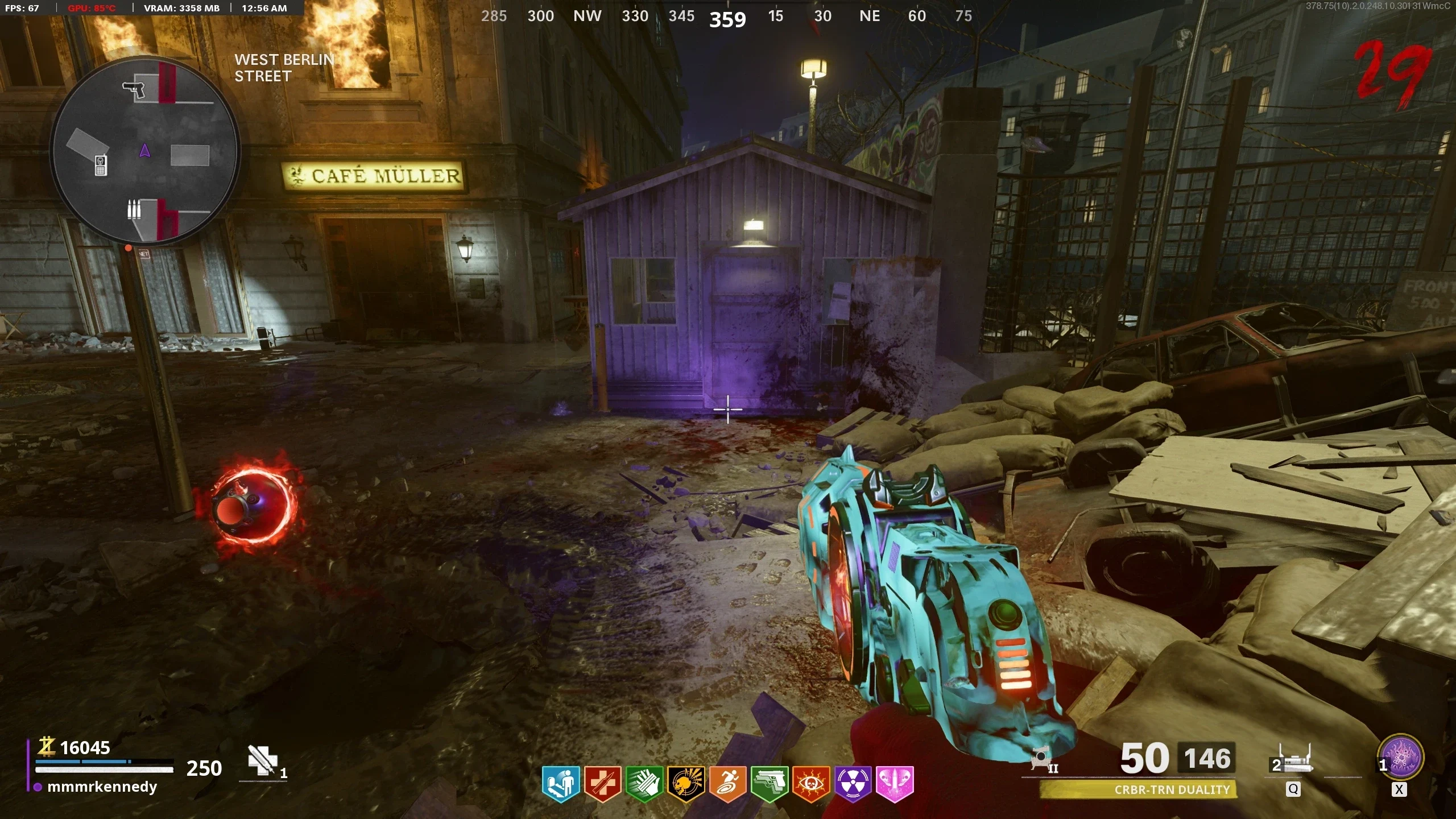Screen dimensions: 1456x819
Task: Click the circular minimap
Action: click(x=144, y=151)
